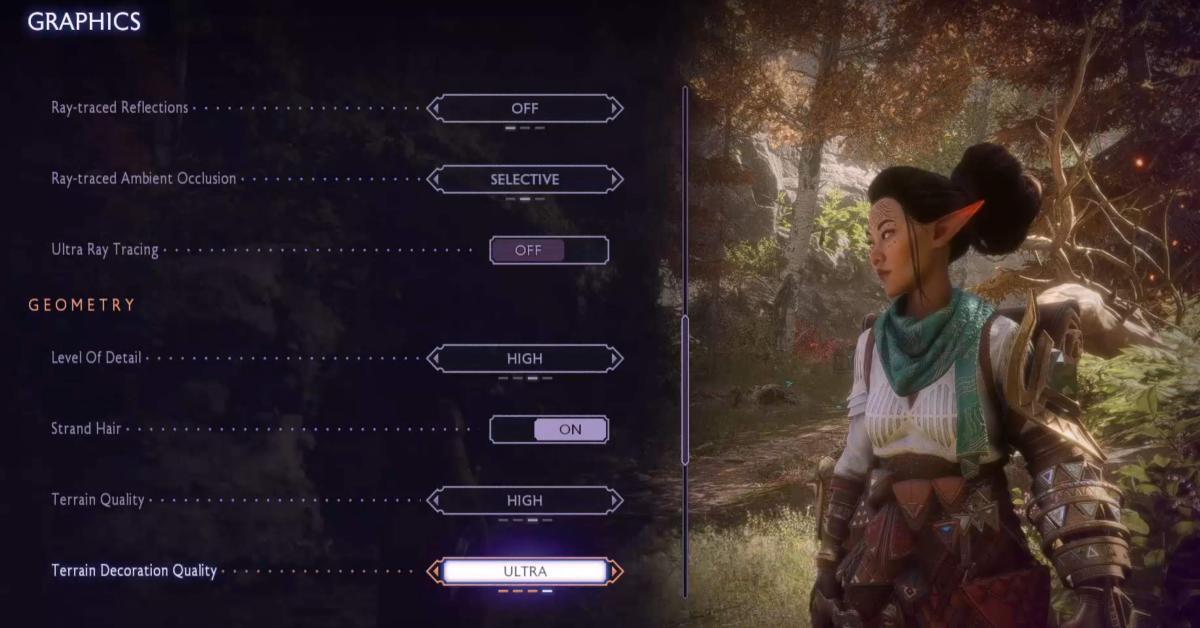Decrease Terrain Quality using left arrow
Viewport: 1200px width, 628px height.
(434, 500)
